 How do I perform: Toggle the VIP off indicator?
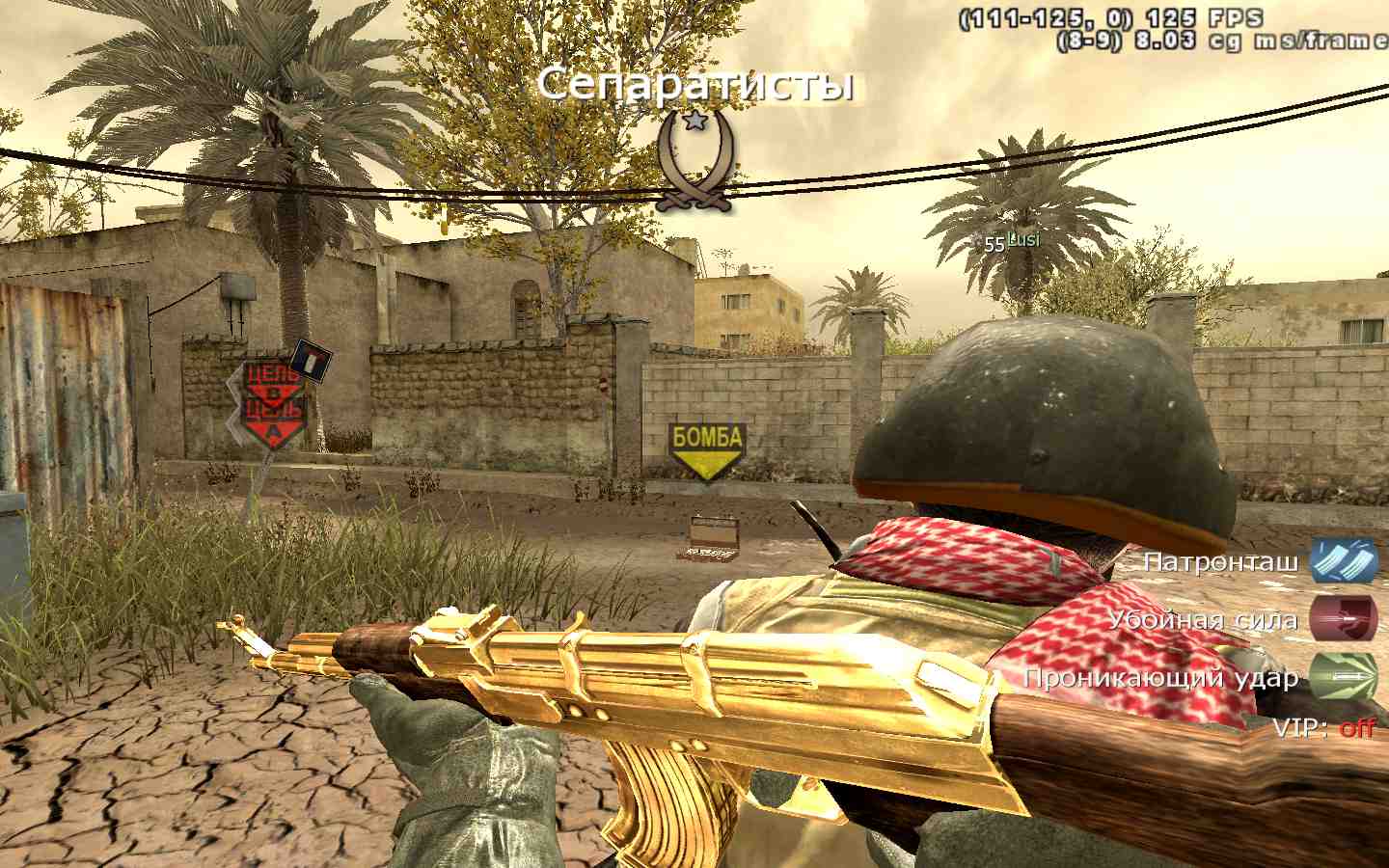coord(1356,727)
